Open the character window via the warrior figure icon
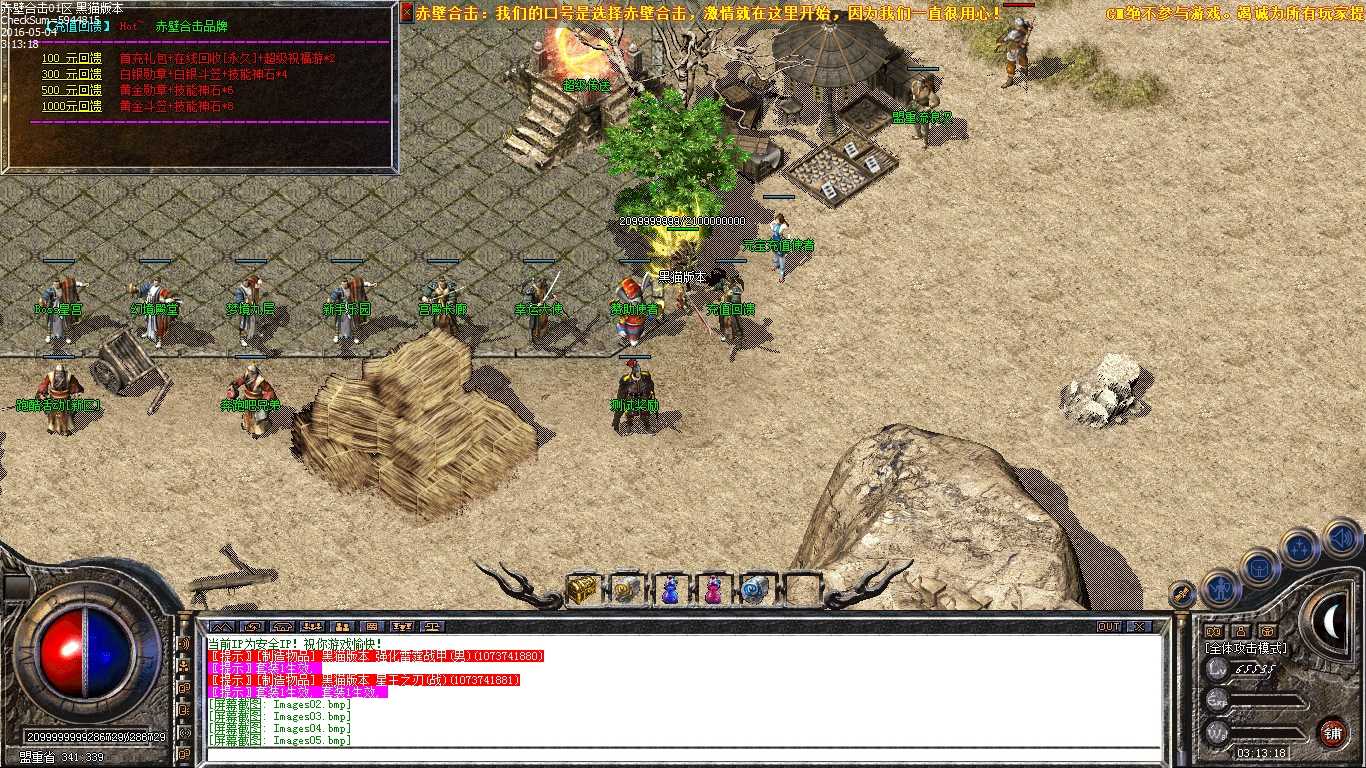This screenshot has width=1366, height=768. click(x=1218, y=588)
